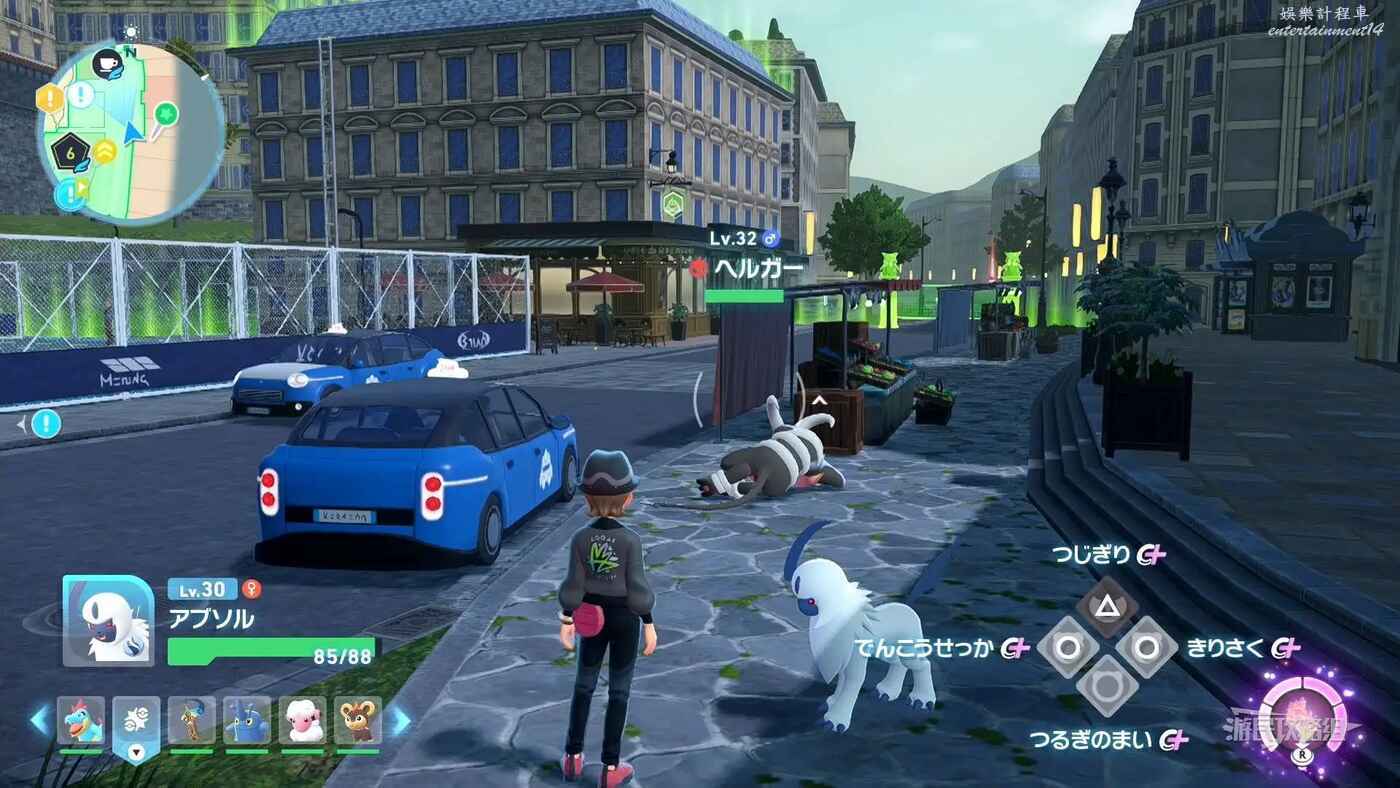Click the white exclamation marker on minimap
The image size is (1400, 788).
80,96
